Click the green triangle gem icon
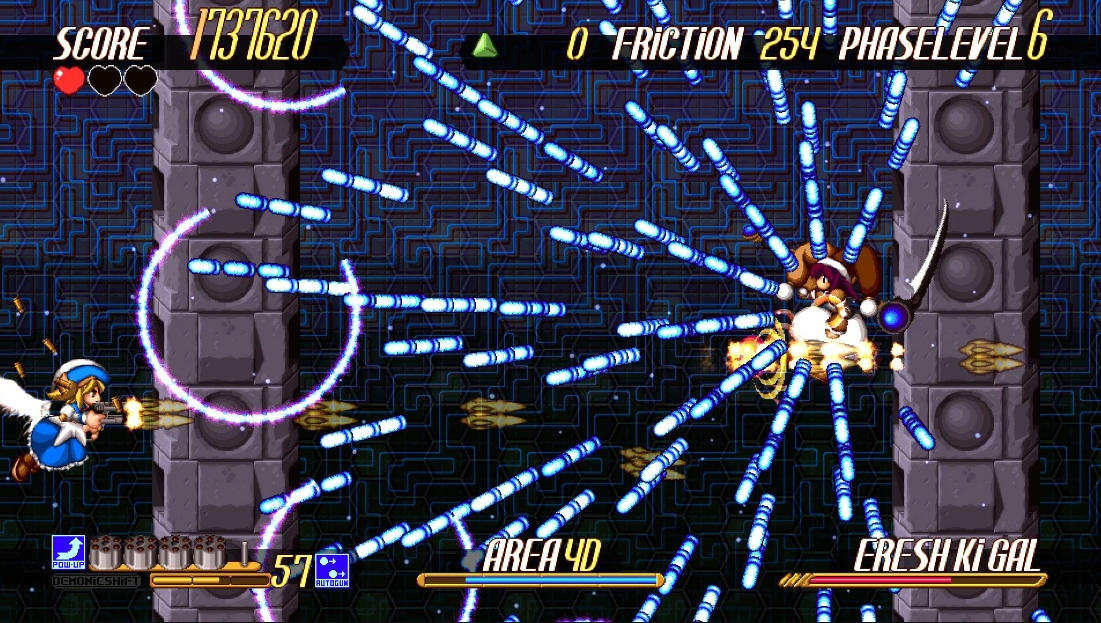The image size is (1101, 623). (x=484, y=44)
